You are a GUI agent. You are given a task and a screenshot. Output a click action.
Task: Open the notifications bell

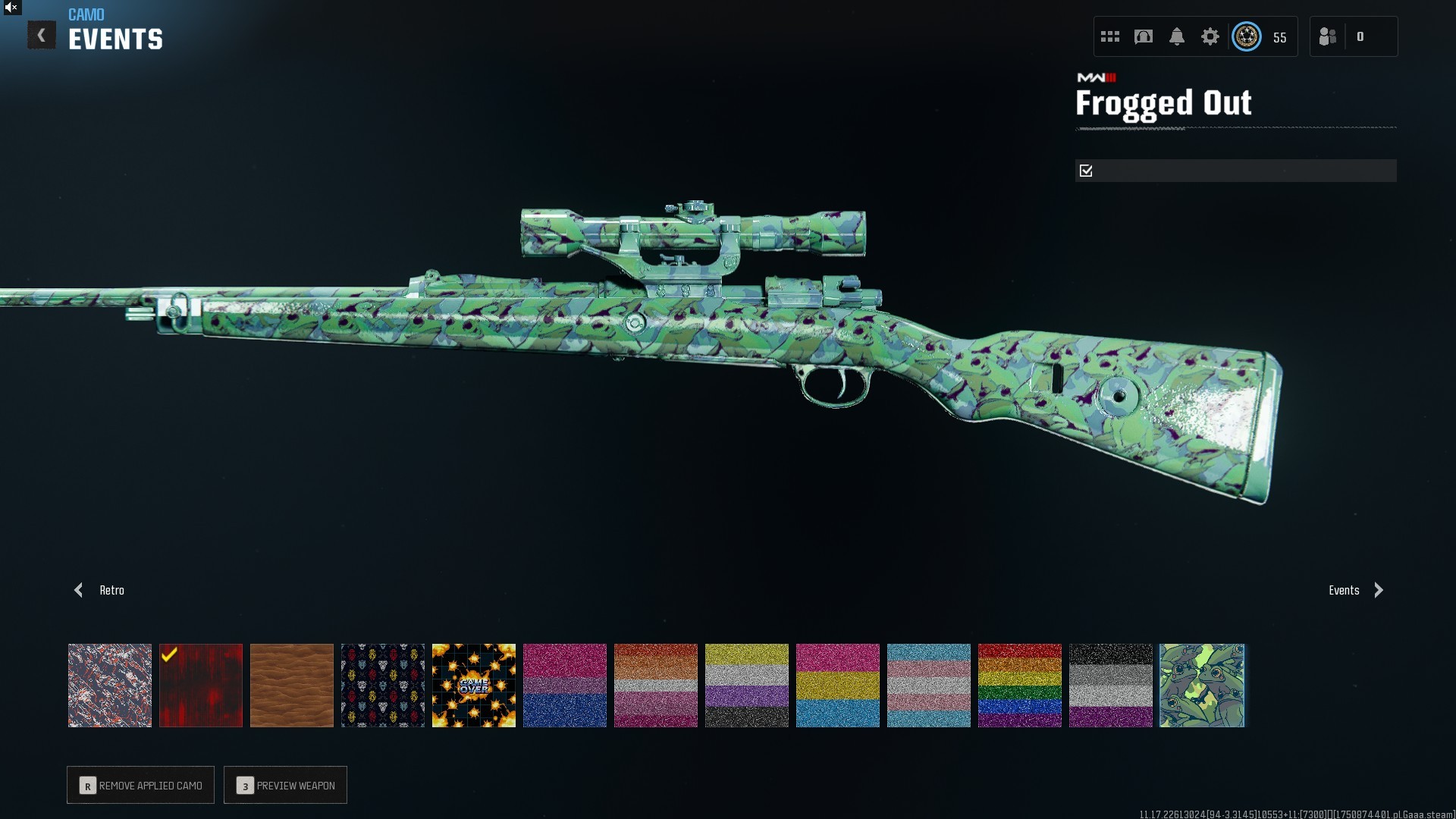pos(1177,36)
